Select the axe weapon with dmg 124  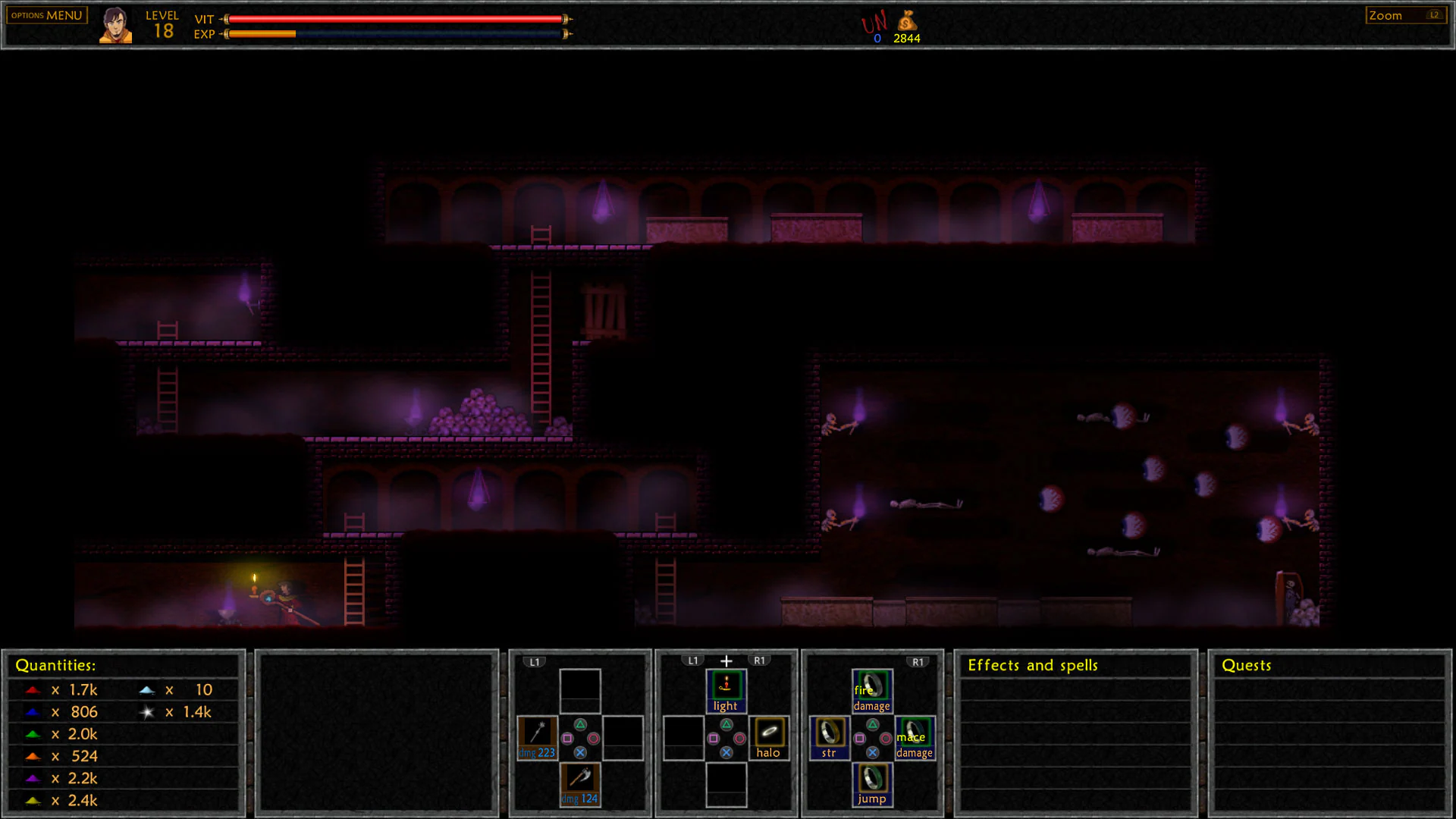pyautogui.click(x=579, y=780)
